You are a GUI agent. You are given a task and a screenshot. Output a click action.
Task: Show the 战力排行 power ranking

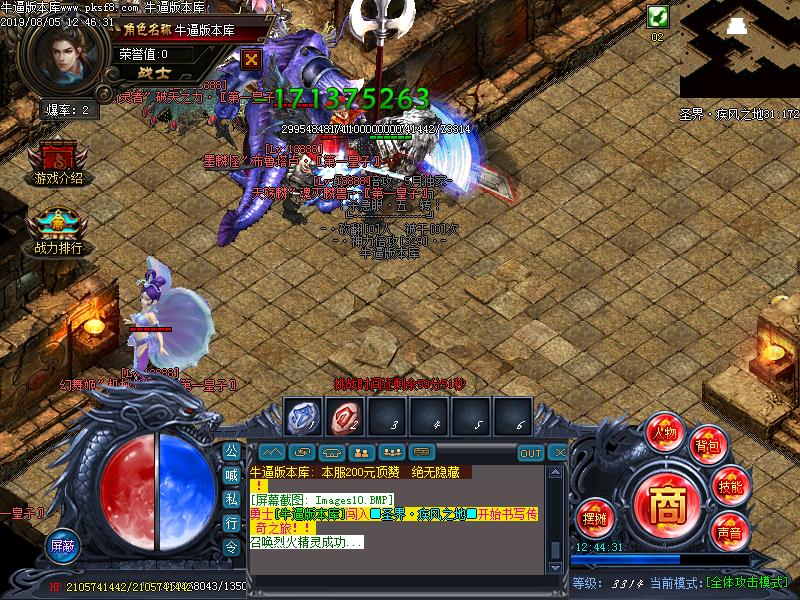coord(58,232)
